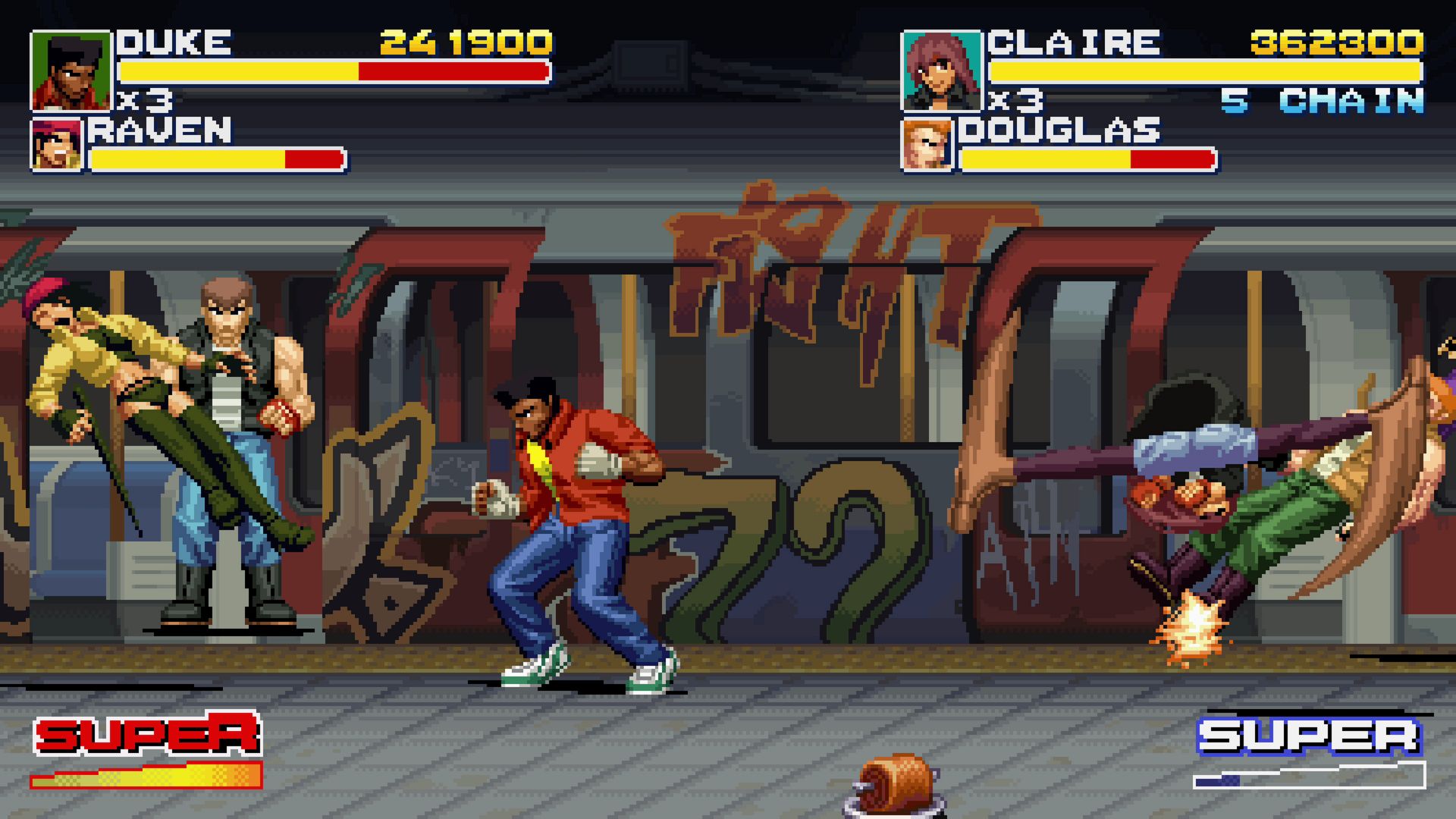Image resolution: width=1456 pixels, height=819 pixels.
Task: Click Duke's player portrait
Action: click(x=71, y=71)
